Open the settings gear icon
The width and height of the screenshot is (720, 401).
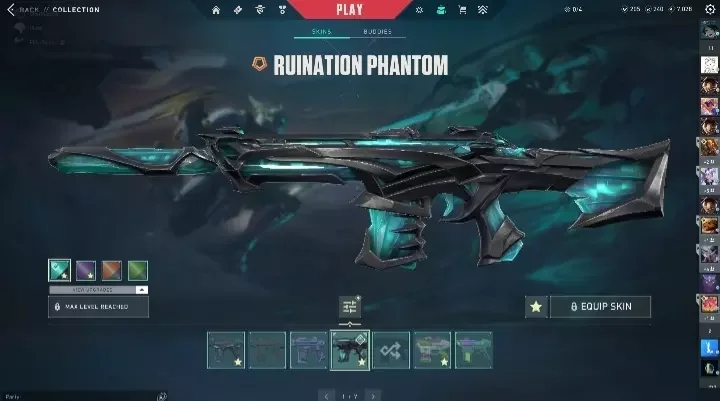(x=711, y=10)
